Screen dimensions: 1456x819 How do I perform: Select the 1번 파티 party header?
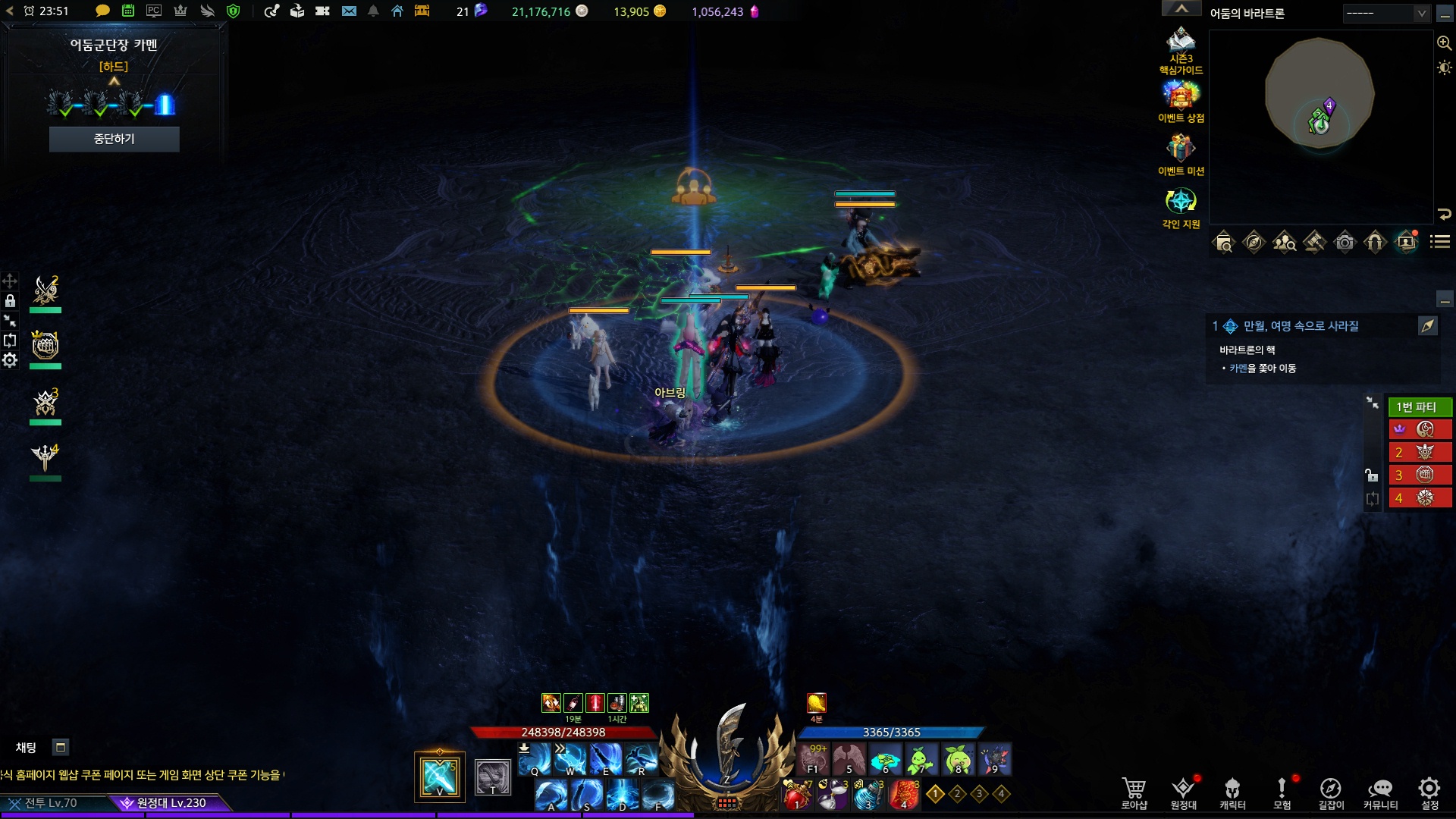1420,407
